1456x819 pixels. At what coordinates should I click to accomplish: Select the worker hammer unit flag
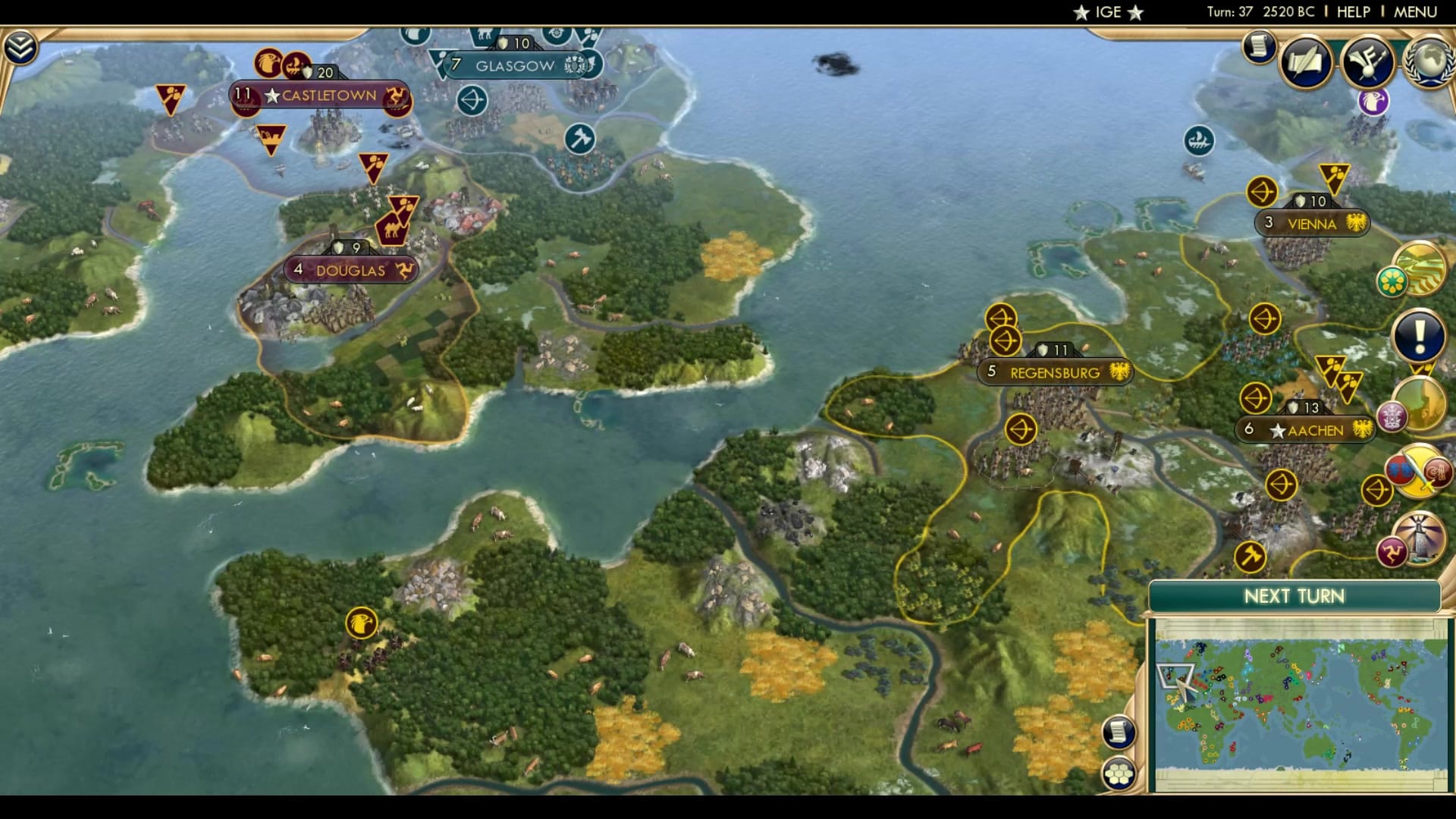(x=579, y=140)
